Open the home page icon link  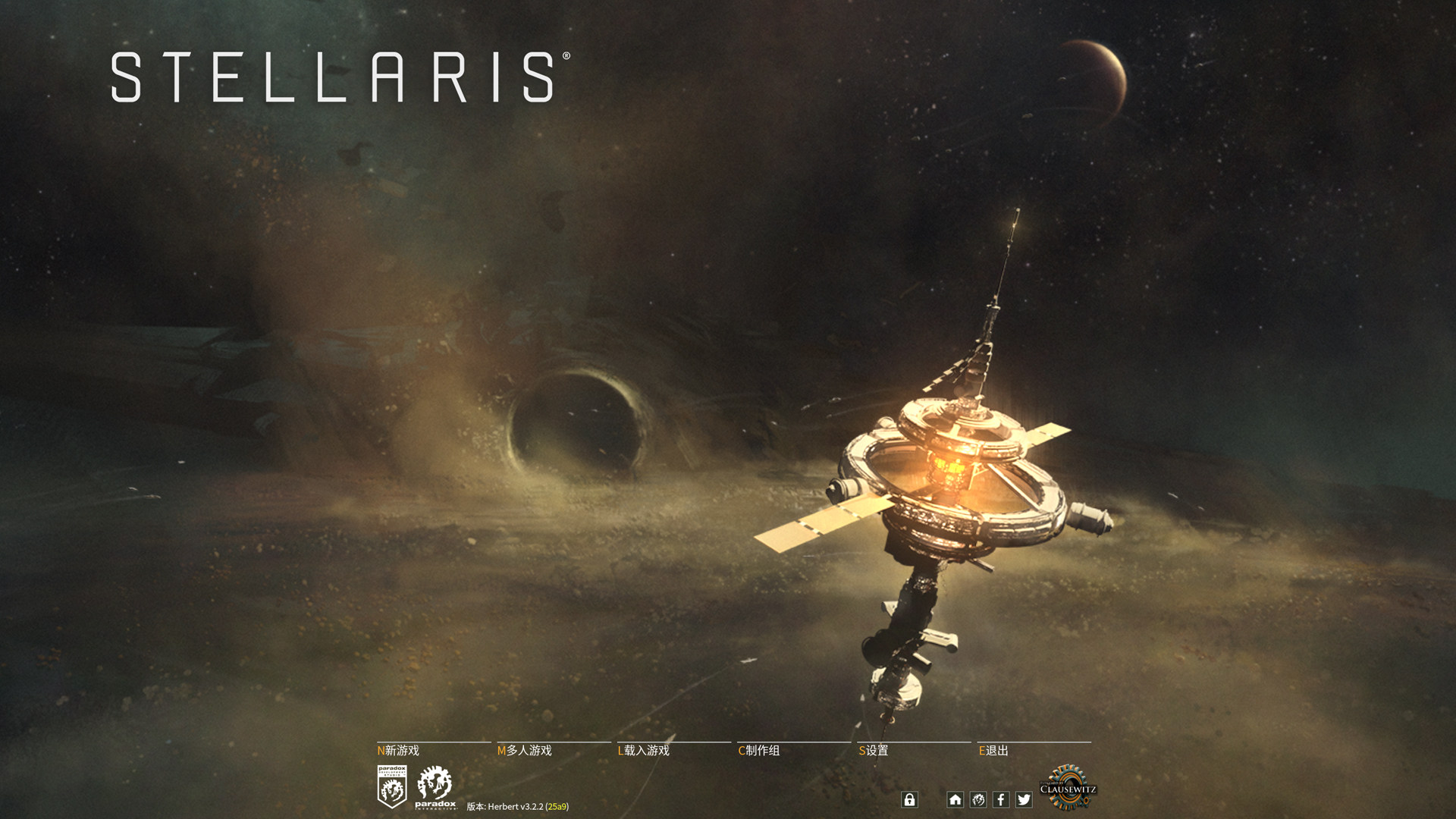(955, 799)
